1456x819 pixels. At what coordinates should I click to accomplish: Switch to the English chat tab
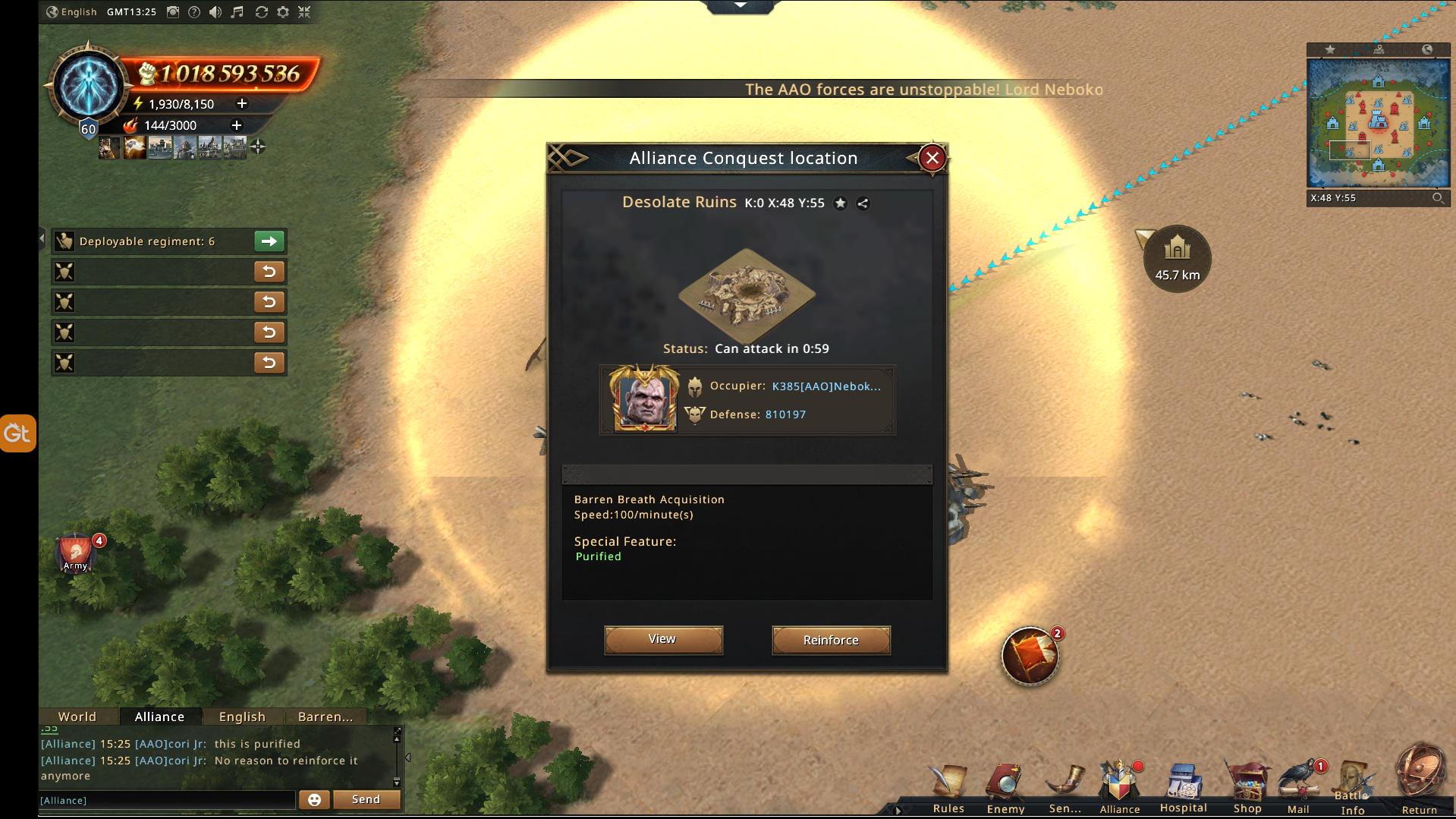pyautogui.click(x=242, y=717)
